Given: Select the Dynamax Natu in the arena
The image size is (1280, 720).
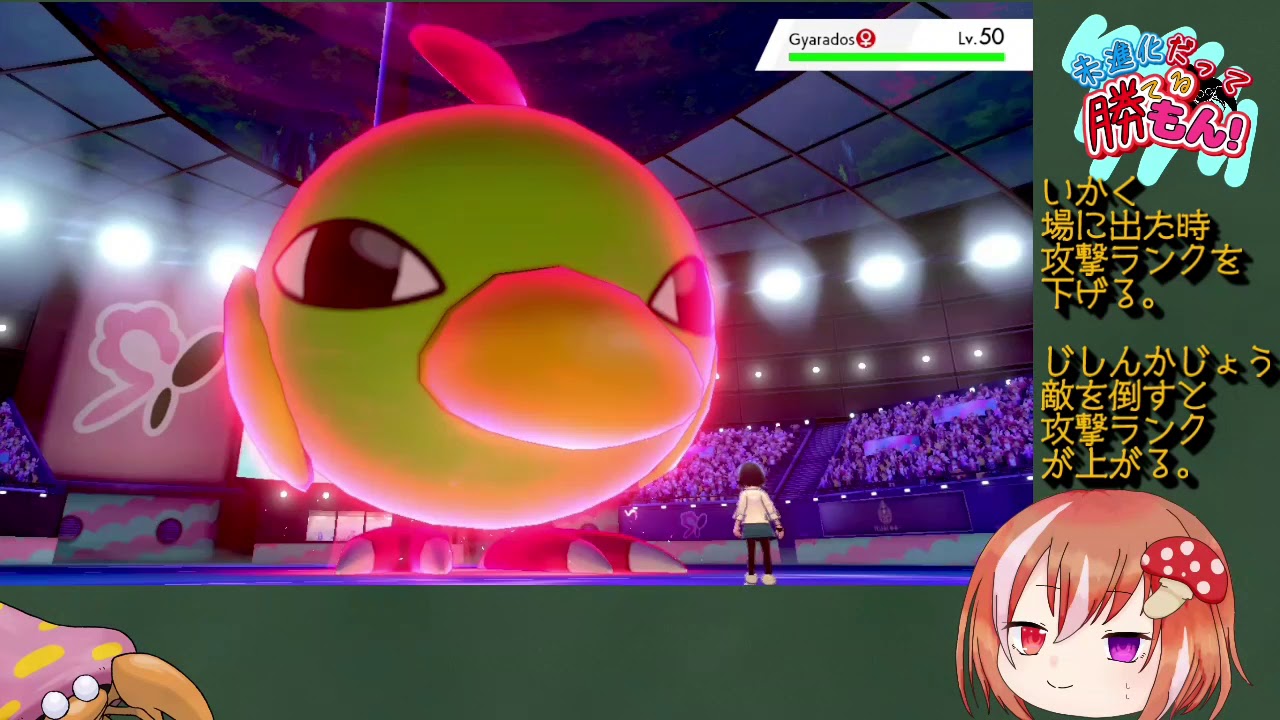Looking at the screenshot, I should 470,300.
